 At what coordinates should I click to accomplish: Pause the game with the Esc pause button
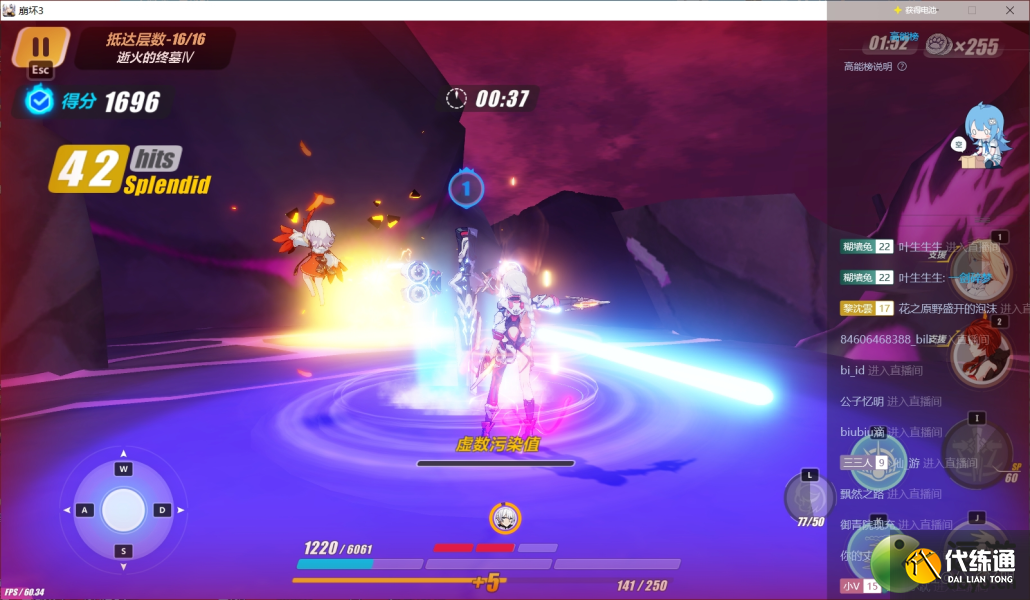coord(40,49)
